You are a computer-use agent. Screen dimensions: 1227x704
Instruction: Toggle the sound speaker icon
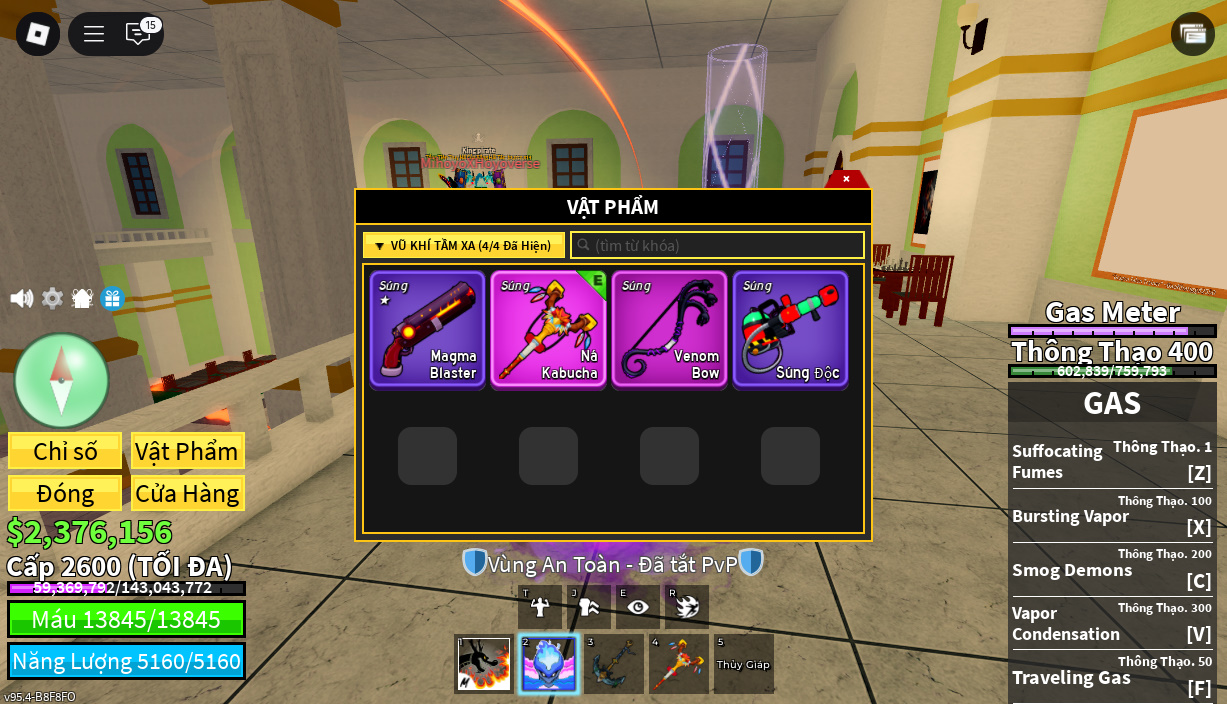click(21, 298)
